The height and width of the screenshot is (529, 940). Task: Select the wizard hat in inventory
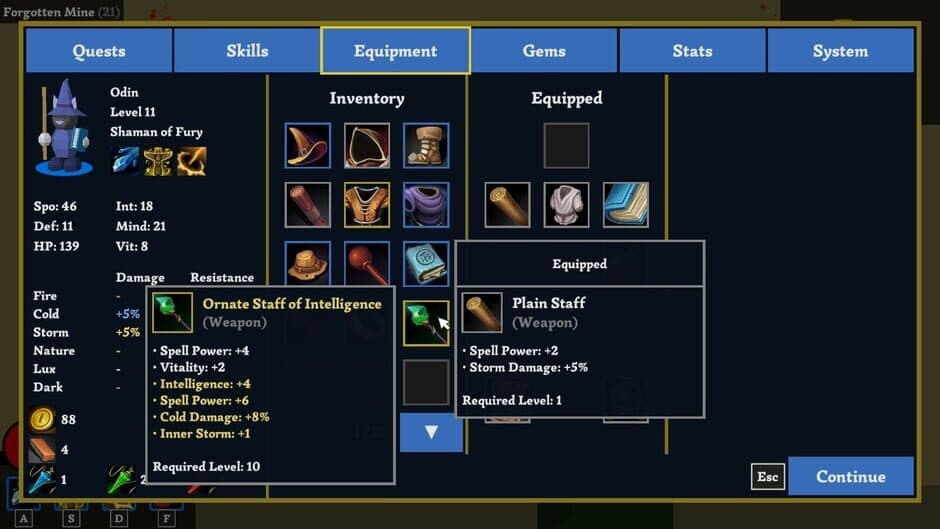click(x=307, y=145)
